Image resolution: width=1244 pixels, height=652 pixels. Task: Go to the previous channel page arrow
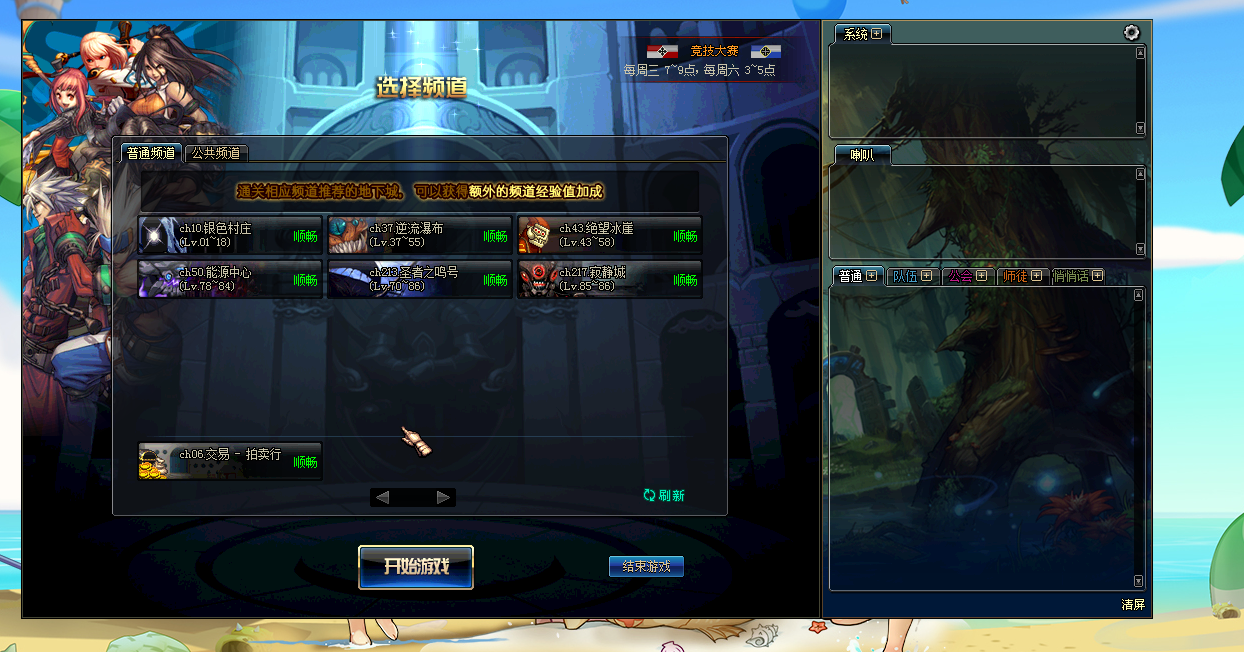click(382, 497)
